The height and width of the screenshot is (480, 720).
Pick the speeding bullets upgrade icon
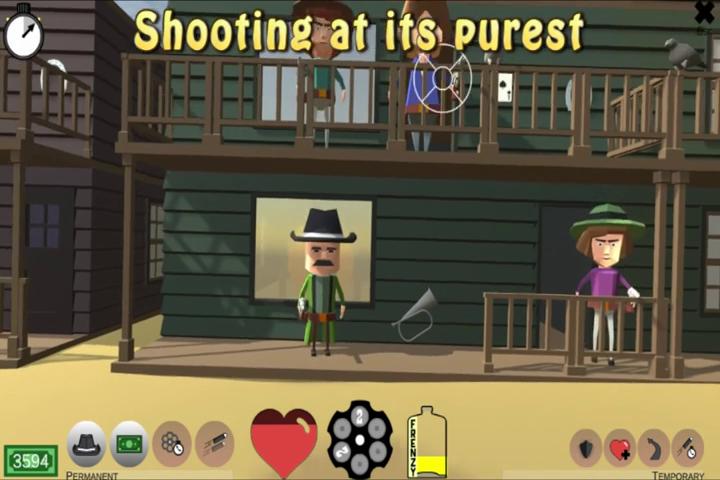214,443
